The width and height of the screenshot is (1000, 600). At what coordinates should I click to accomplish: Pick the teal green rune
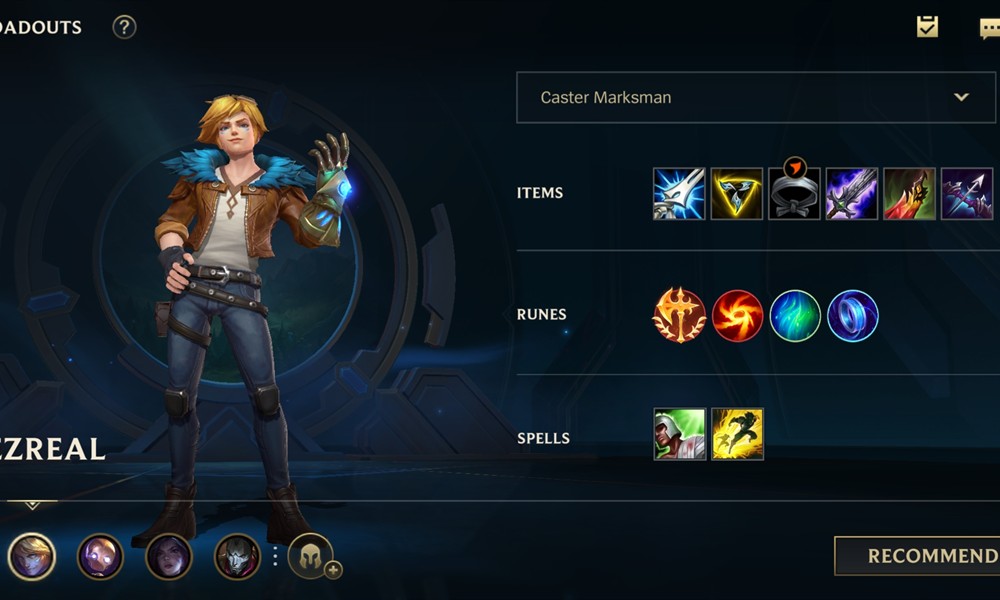(x=795, y=316)
